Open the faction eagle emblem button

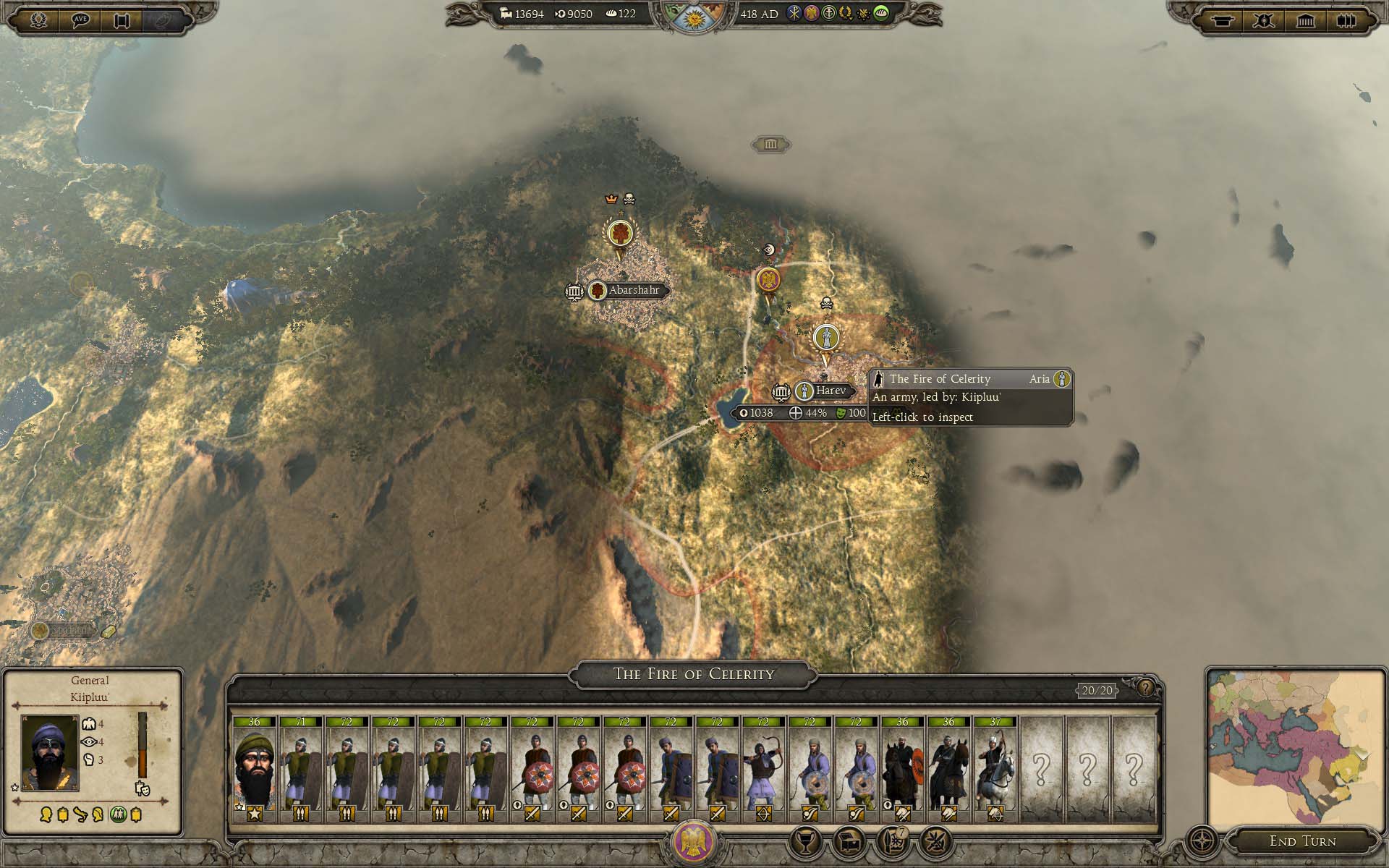click(x=693, y=842)
